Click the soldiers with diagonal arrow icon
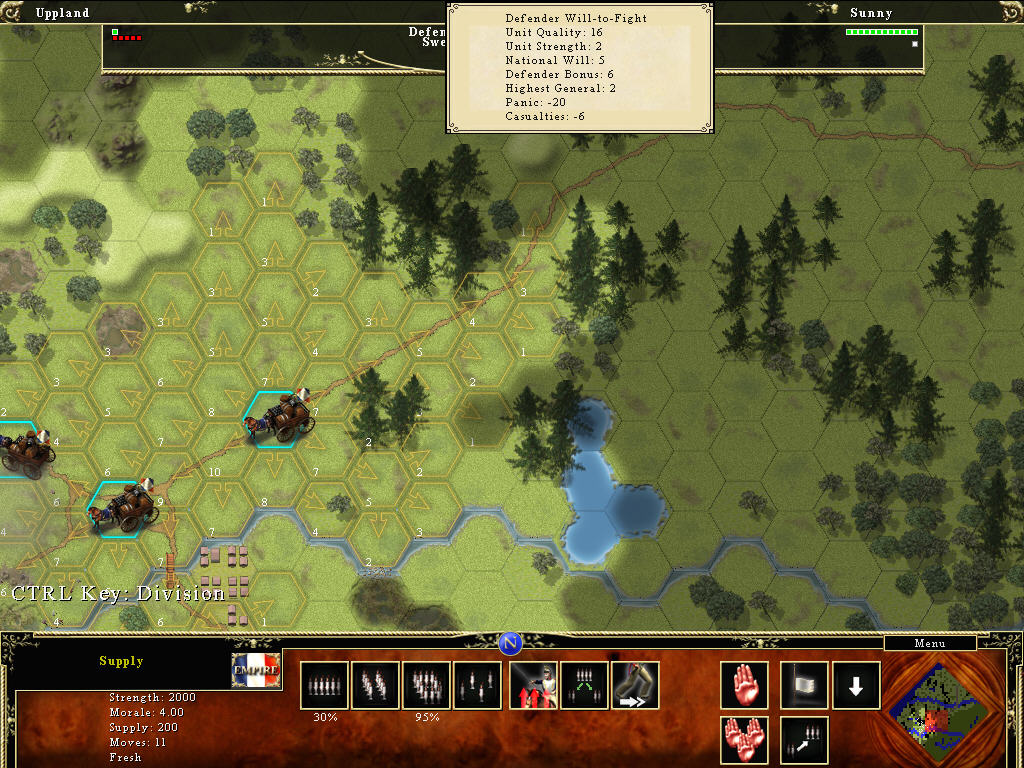 coord(804,741)
